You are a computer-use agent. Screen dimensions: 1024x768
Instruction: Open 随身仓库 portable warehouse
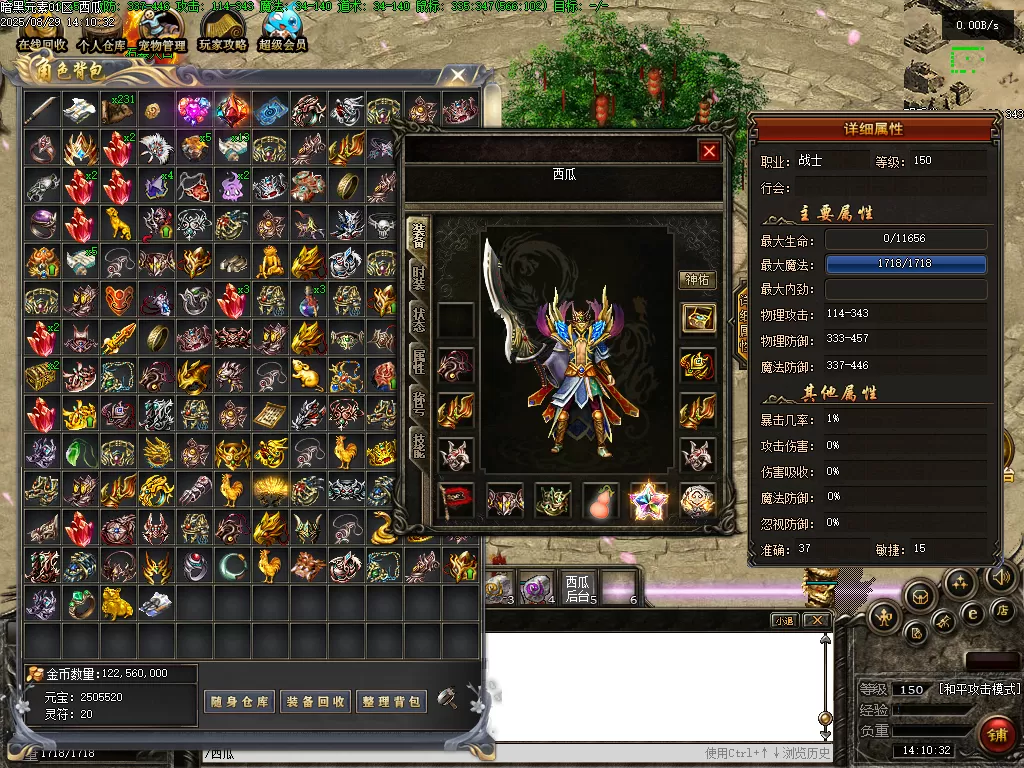point(239,701)
